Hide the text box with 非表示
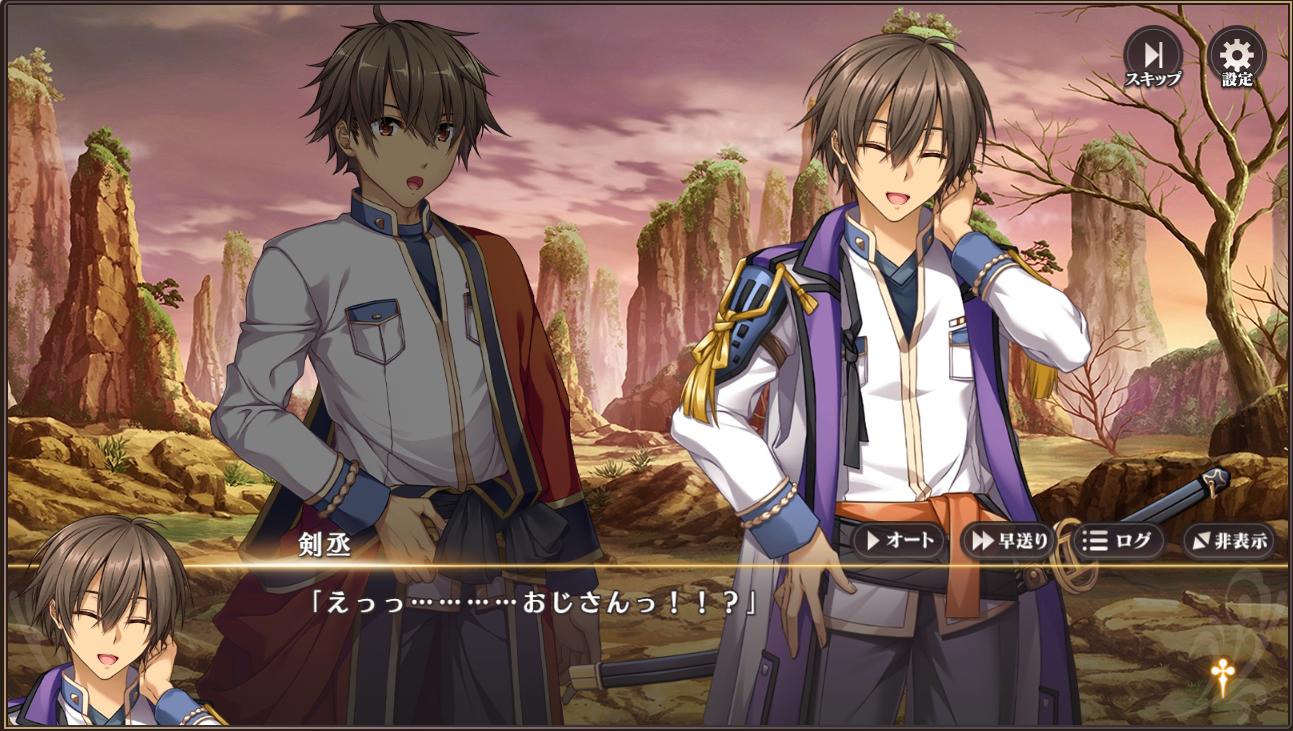 [1228, 541]
